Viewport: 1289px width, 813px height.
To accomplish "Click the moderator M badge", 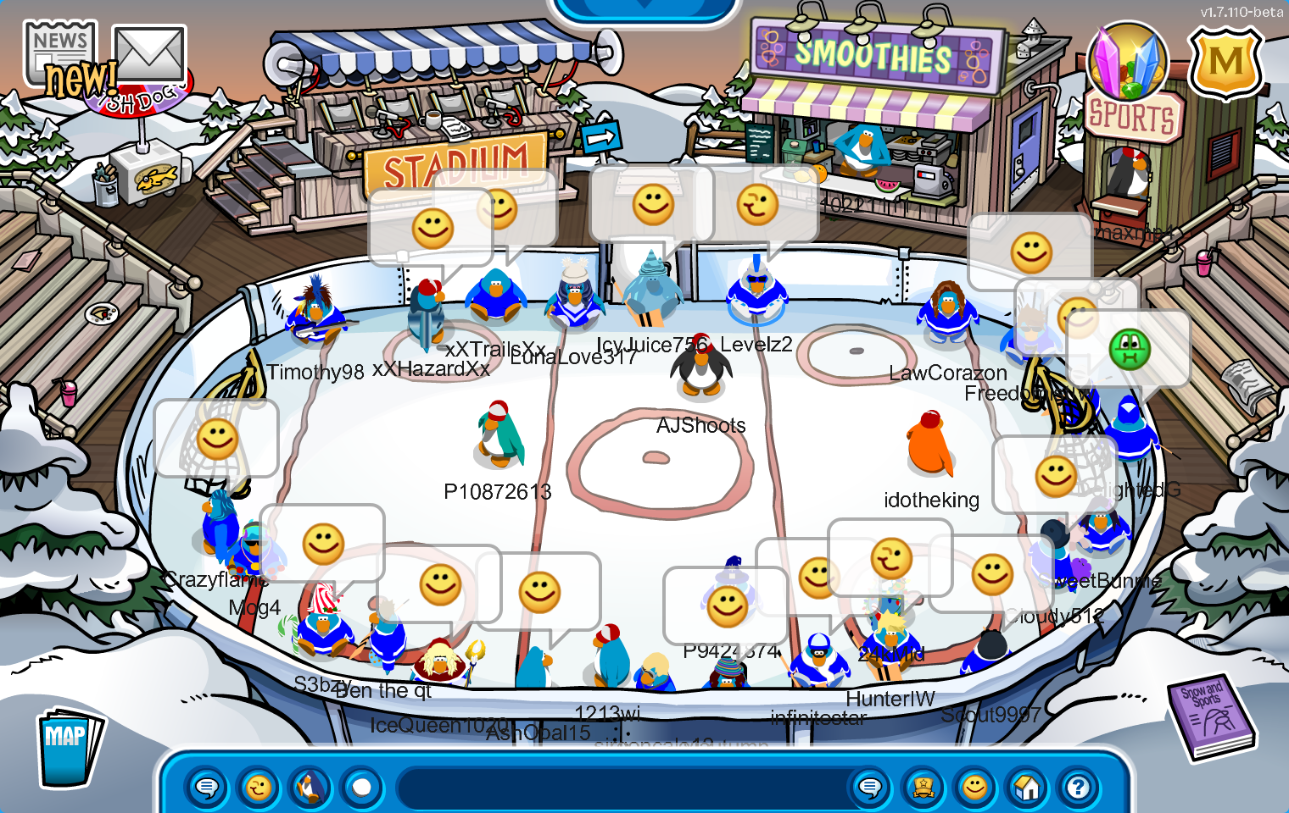I will point(1225,64).
